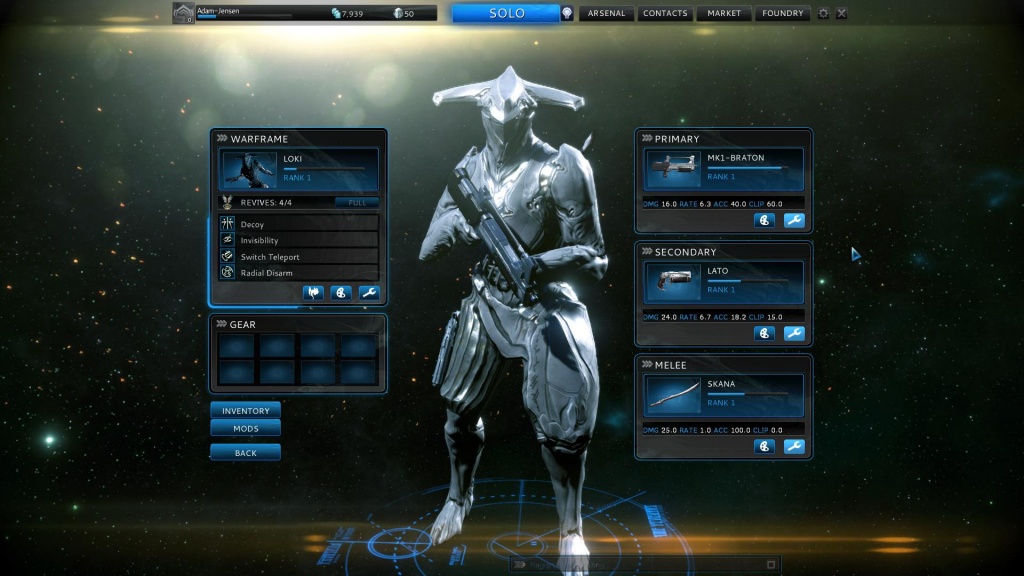Click the FULL revives button

point(357,202)
